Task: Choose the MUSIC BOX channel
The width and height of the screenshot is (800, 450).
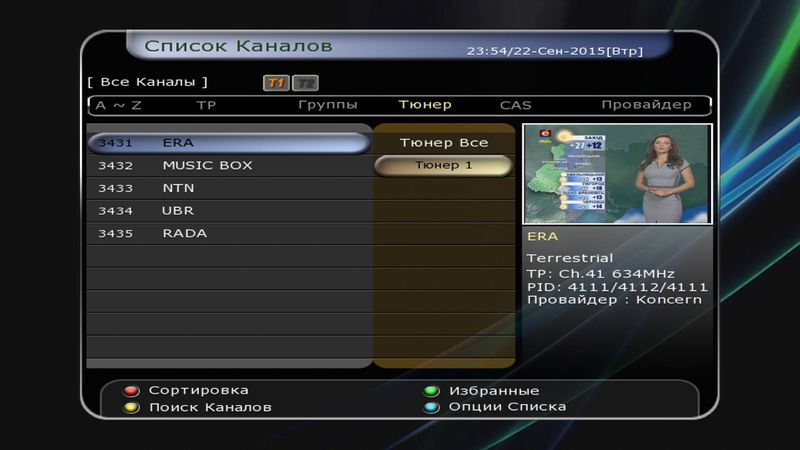Action: [x=228, y=165]
